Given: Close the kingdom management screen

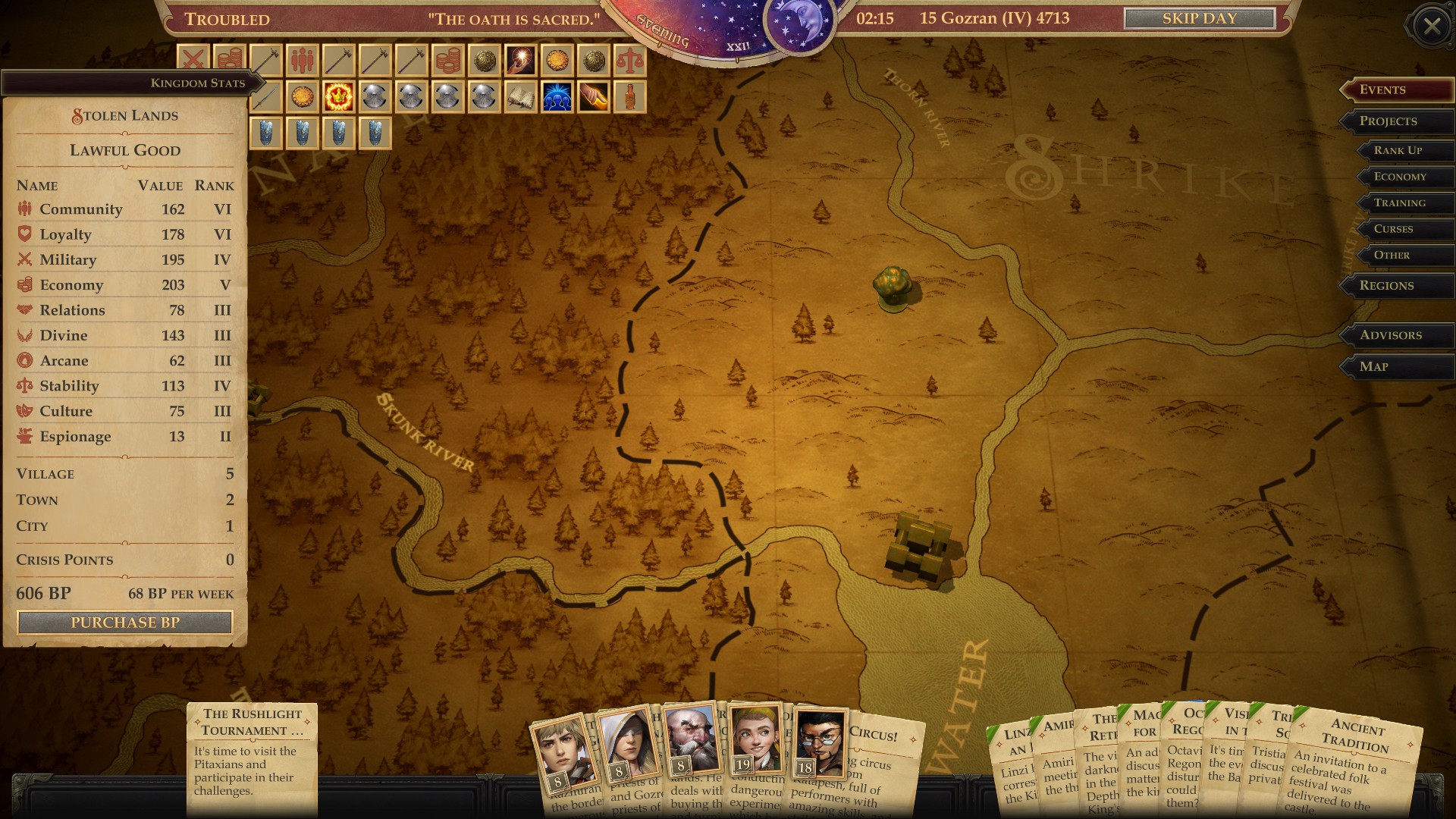Looking at the screenshot, I should (x=1431, y=27).
